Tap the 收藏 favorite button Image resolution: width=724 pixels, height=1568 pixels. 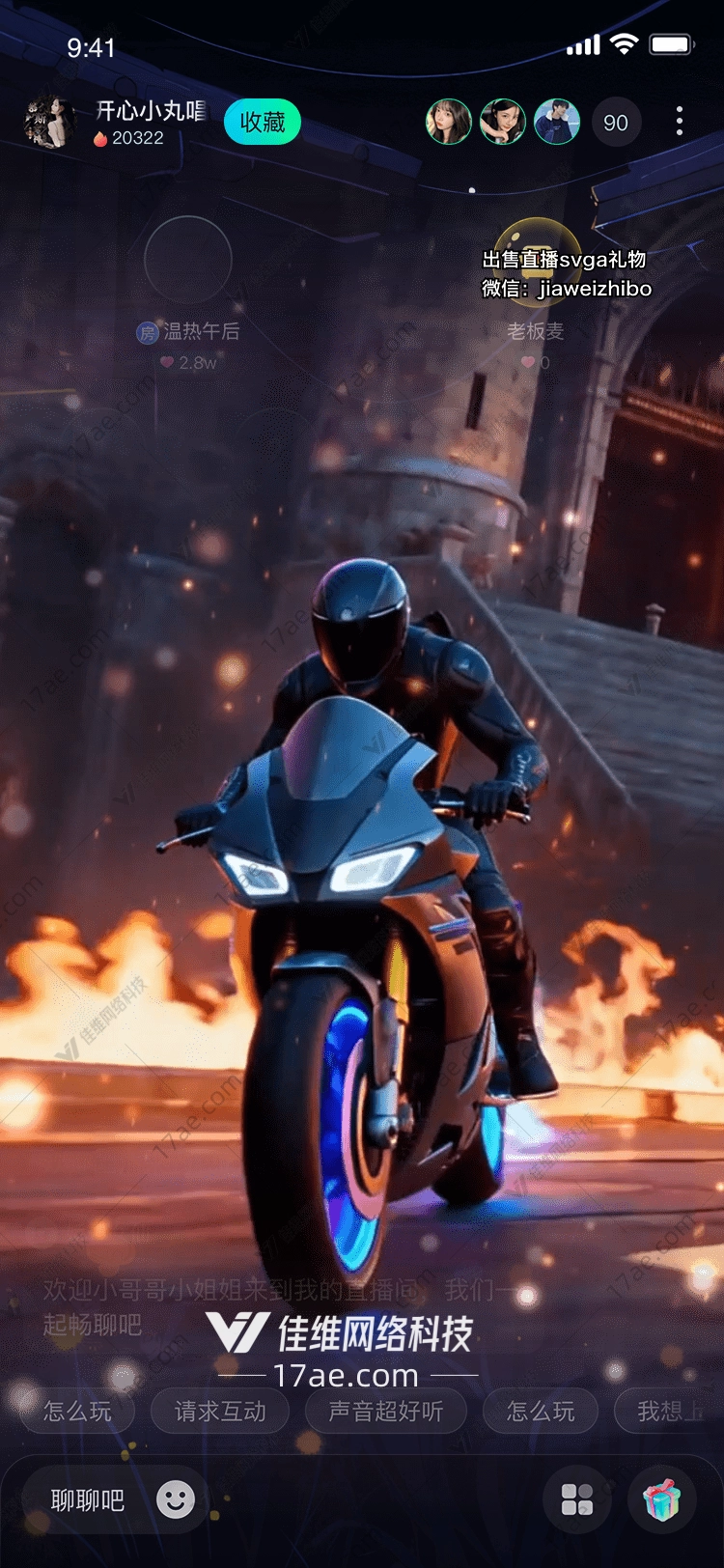click(x=263, y=123)
